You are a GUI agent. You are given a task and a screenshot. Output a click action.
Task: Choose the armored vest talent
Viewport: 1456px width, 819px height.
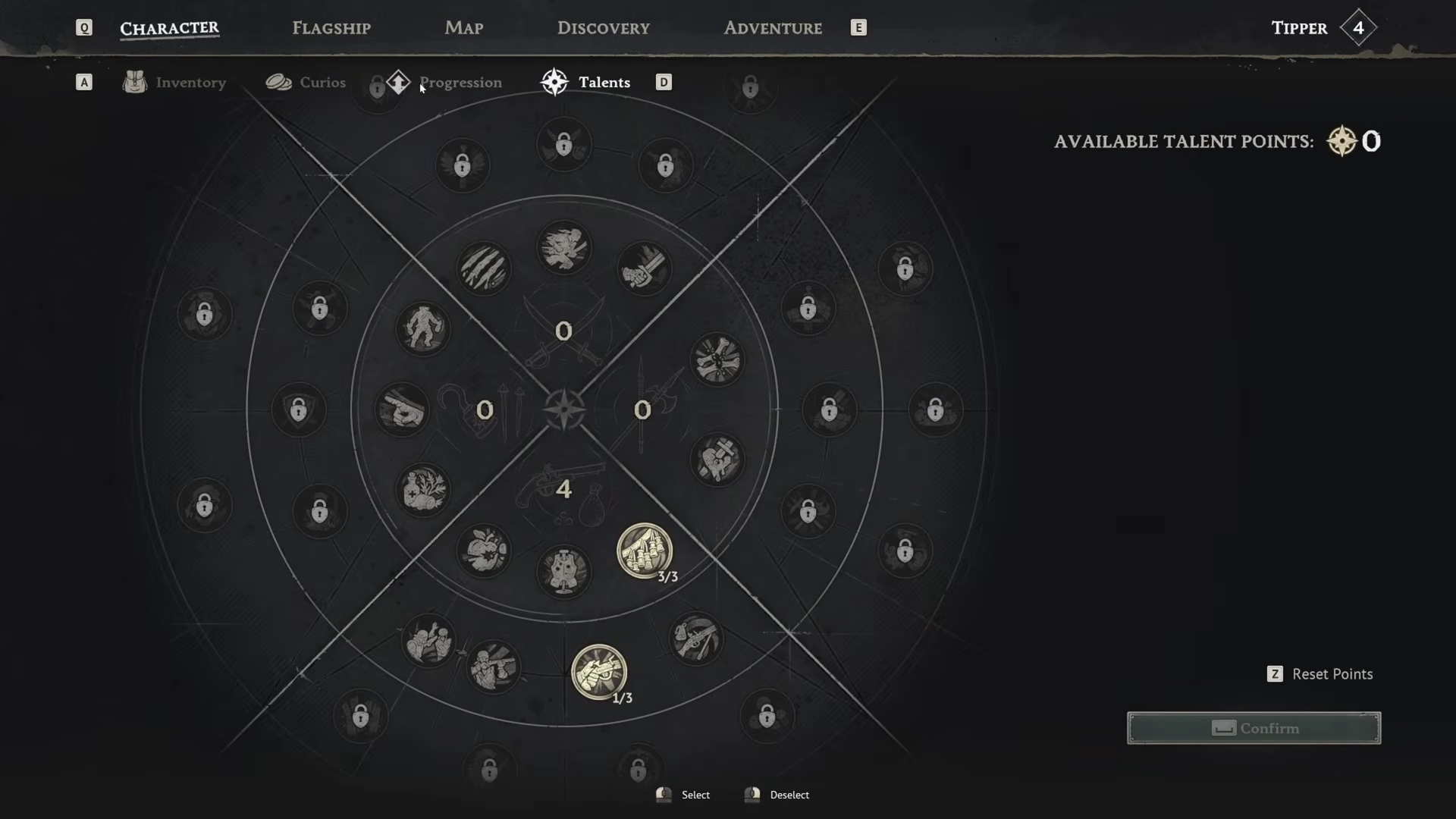coord(563,571)
